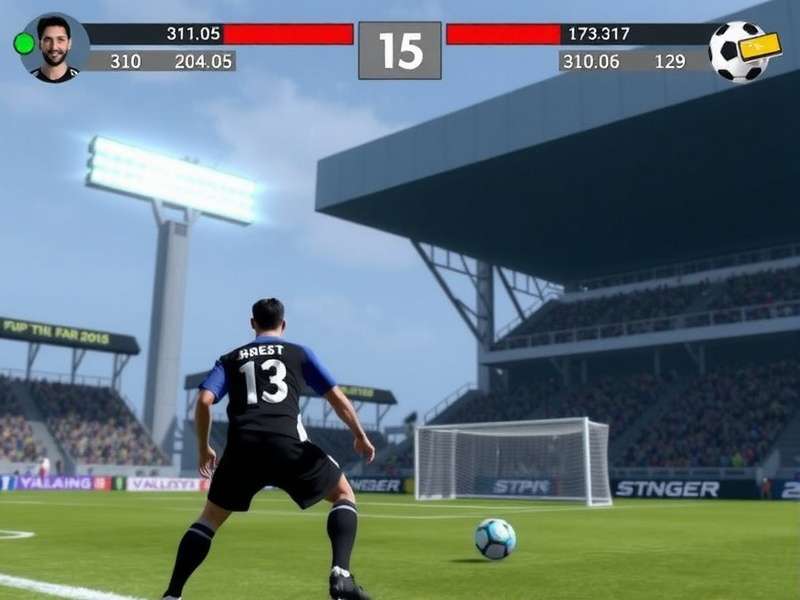Select the soccer ball team icon
Image resolution: width=800 pixels, height=600 pixels.
(x=734, y=53)
